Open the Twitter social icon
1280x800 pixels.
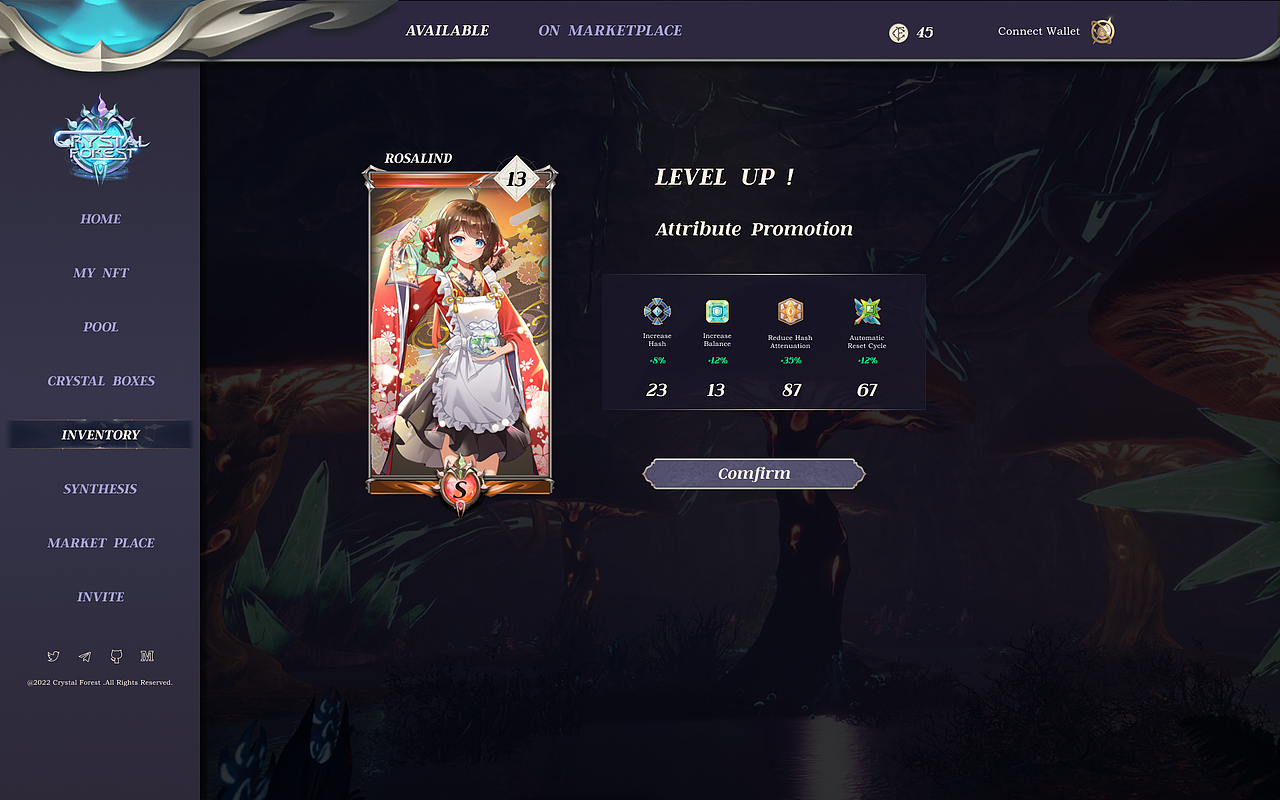53,656
